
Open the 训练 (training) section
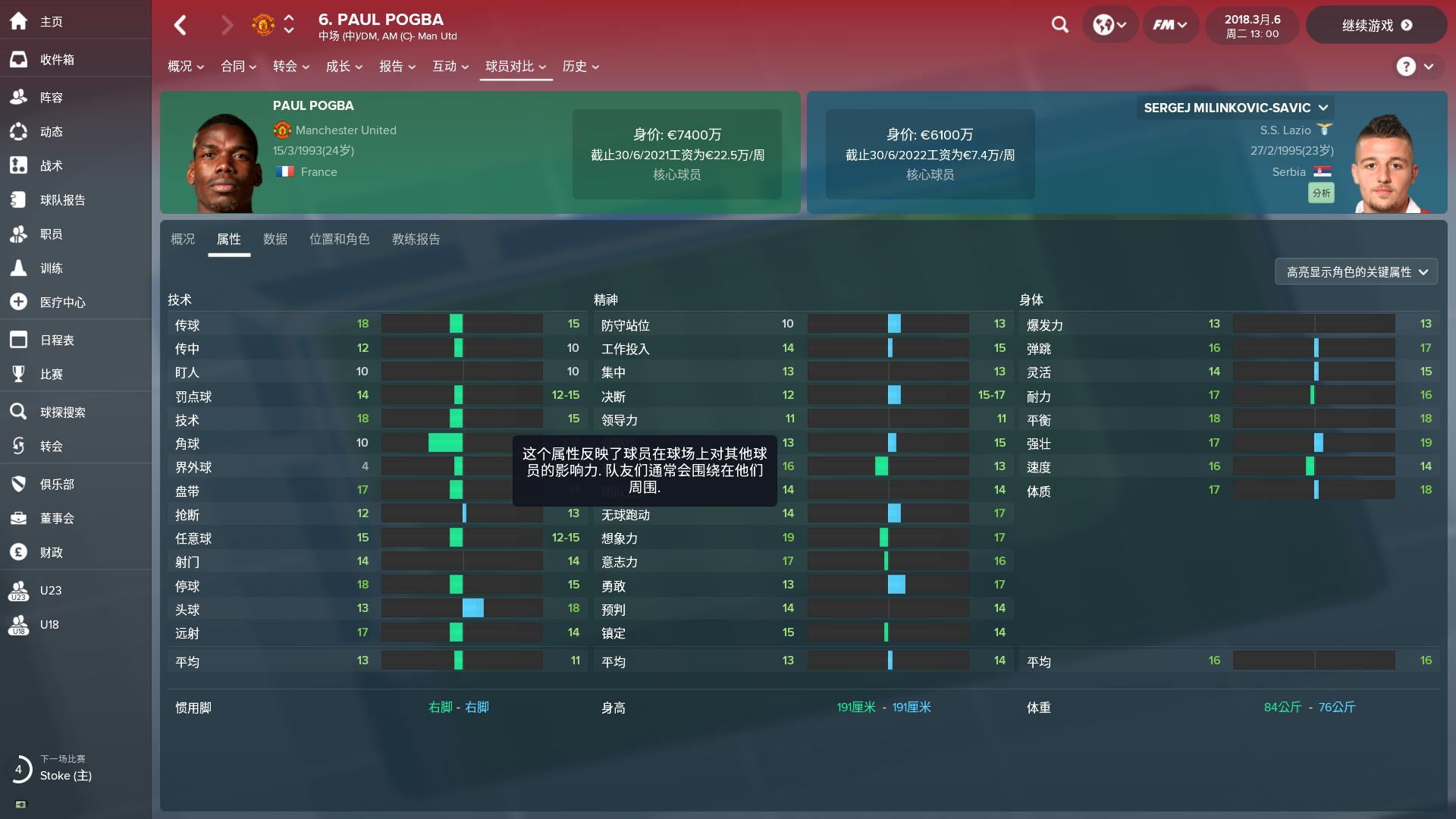(x=51, y=268)
